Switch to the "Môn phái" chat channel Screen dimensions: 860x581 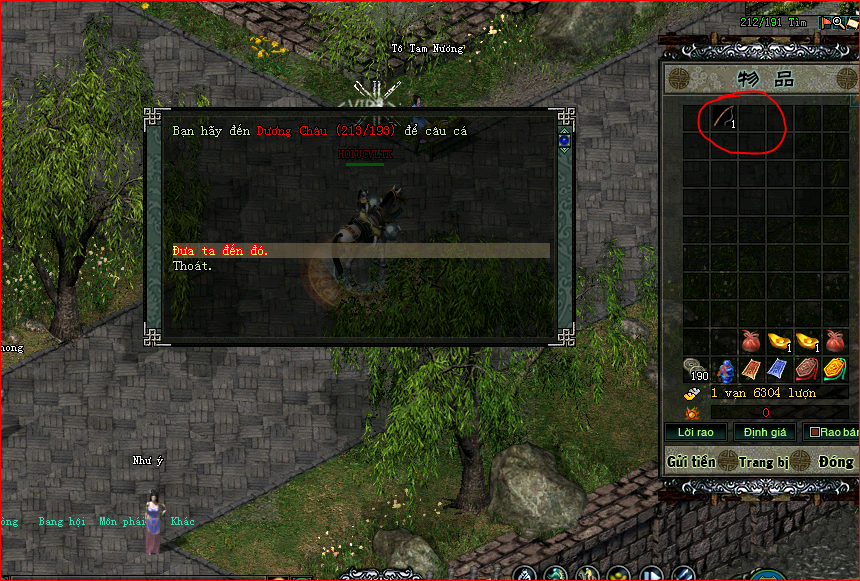click(x=119, y=522)
